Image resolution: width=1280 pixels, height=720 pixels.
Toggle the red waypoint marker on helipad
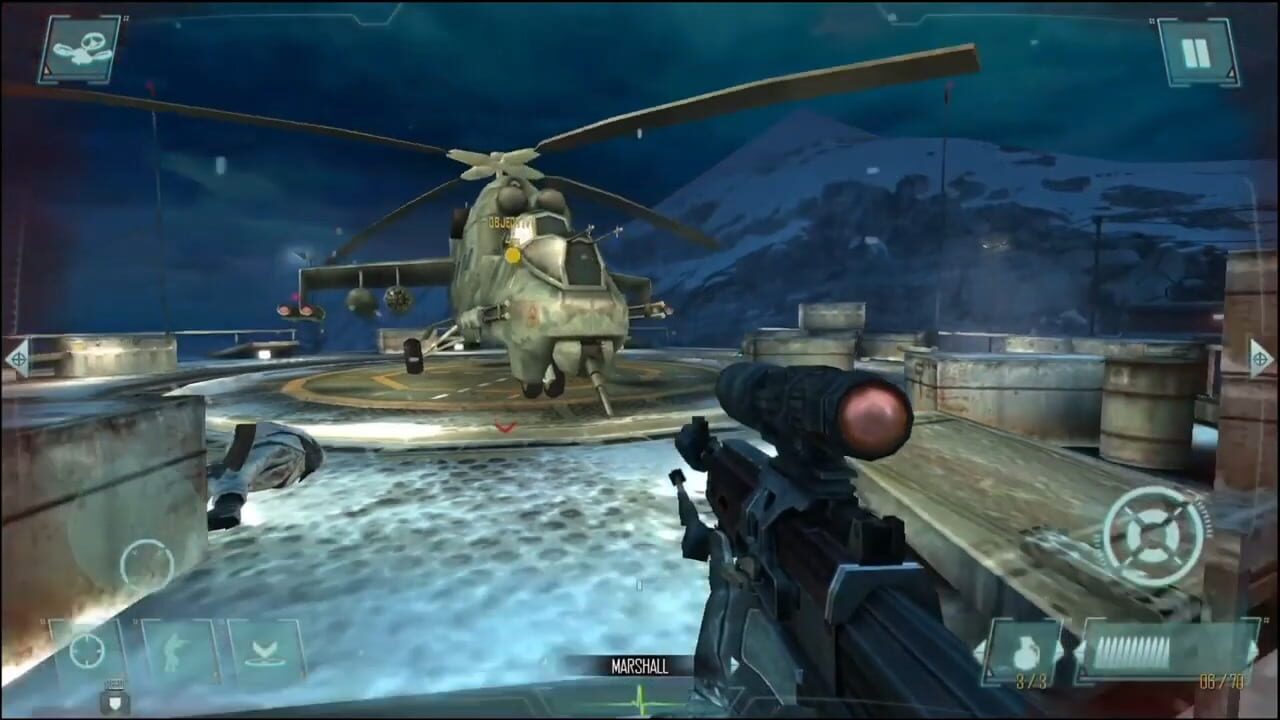[507, 426]
